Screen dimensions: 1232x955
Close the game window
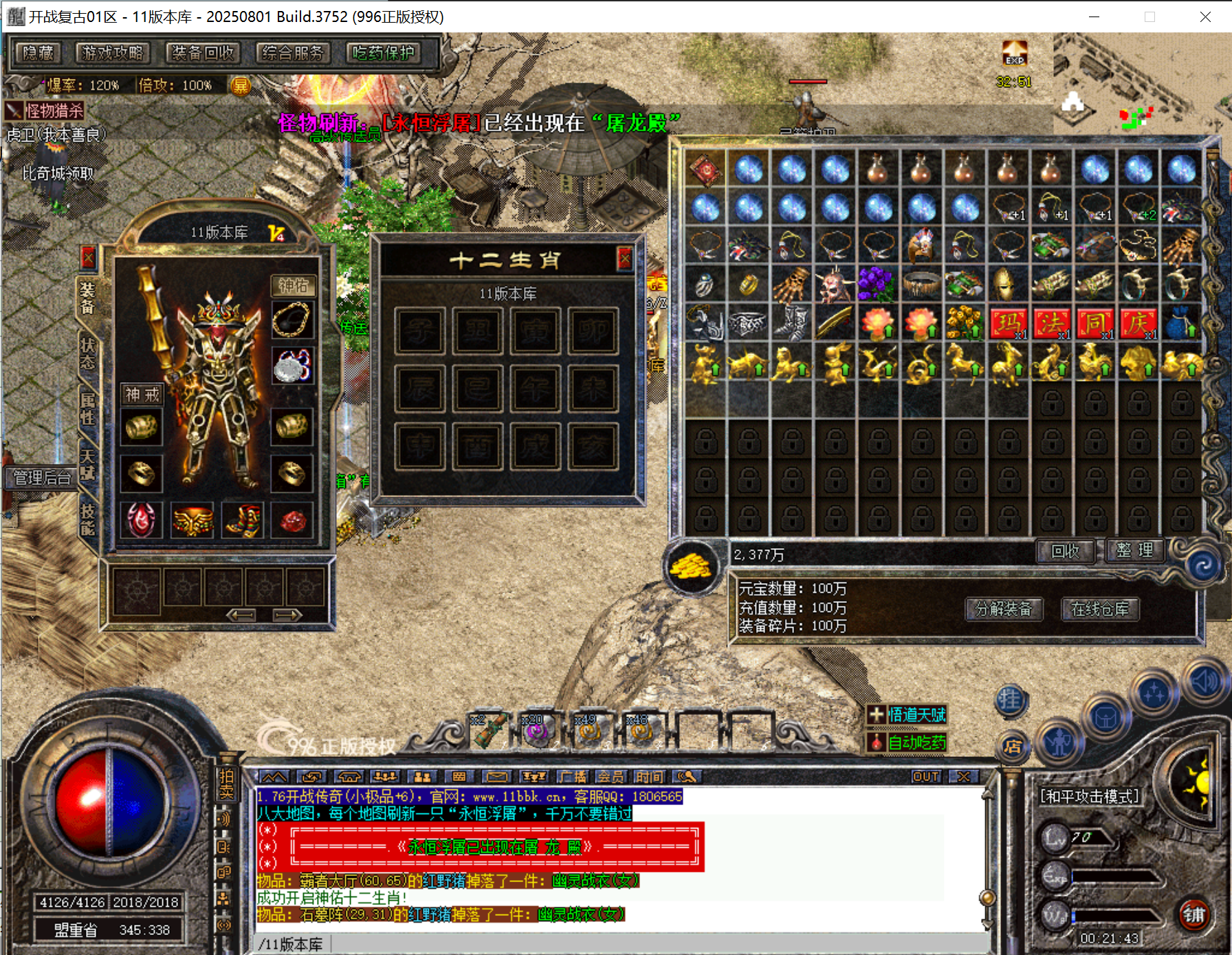pos(1205,17)
